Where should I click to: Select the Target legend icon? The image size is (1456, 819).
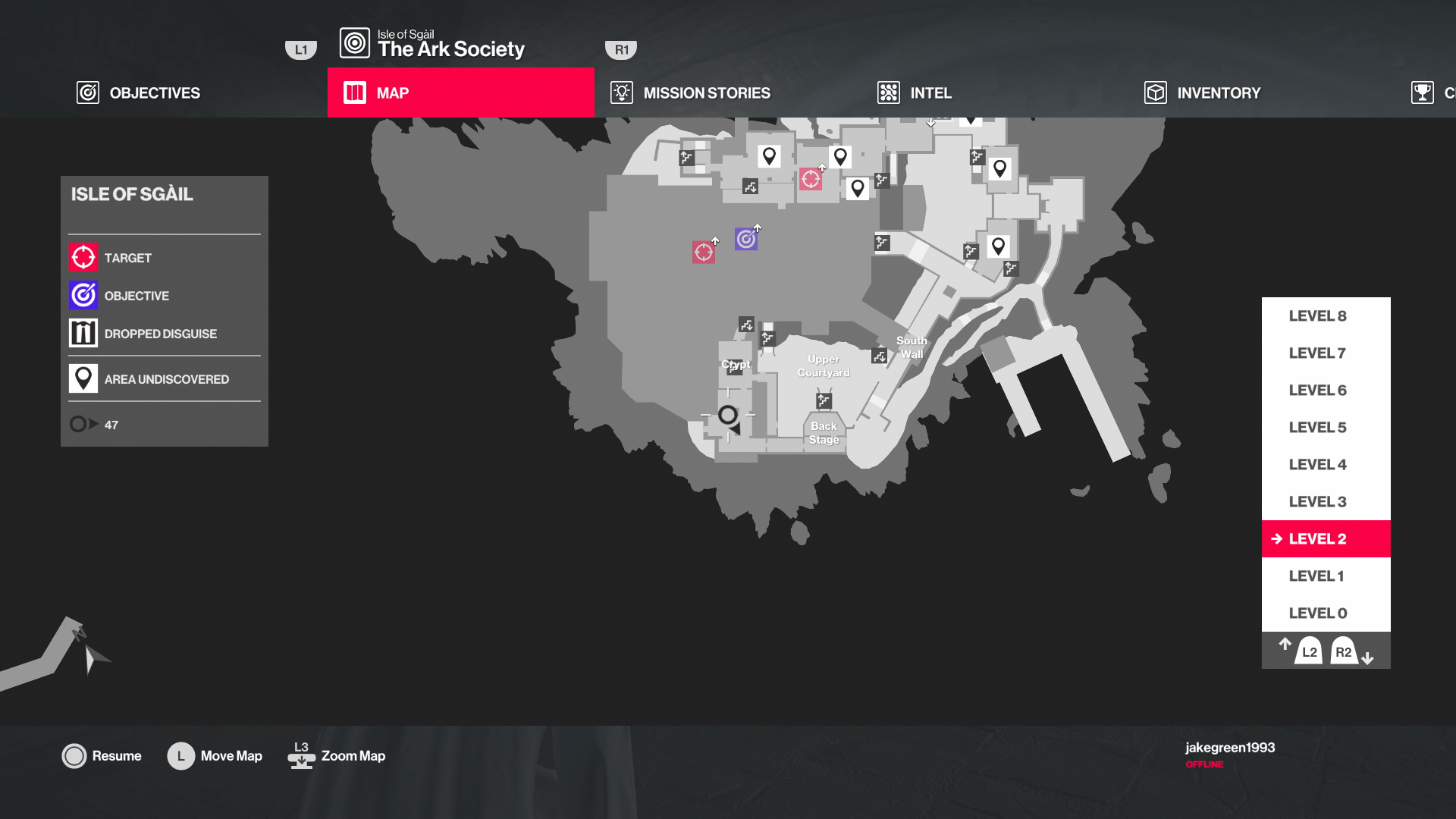pos(83,257)
